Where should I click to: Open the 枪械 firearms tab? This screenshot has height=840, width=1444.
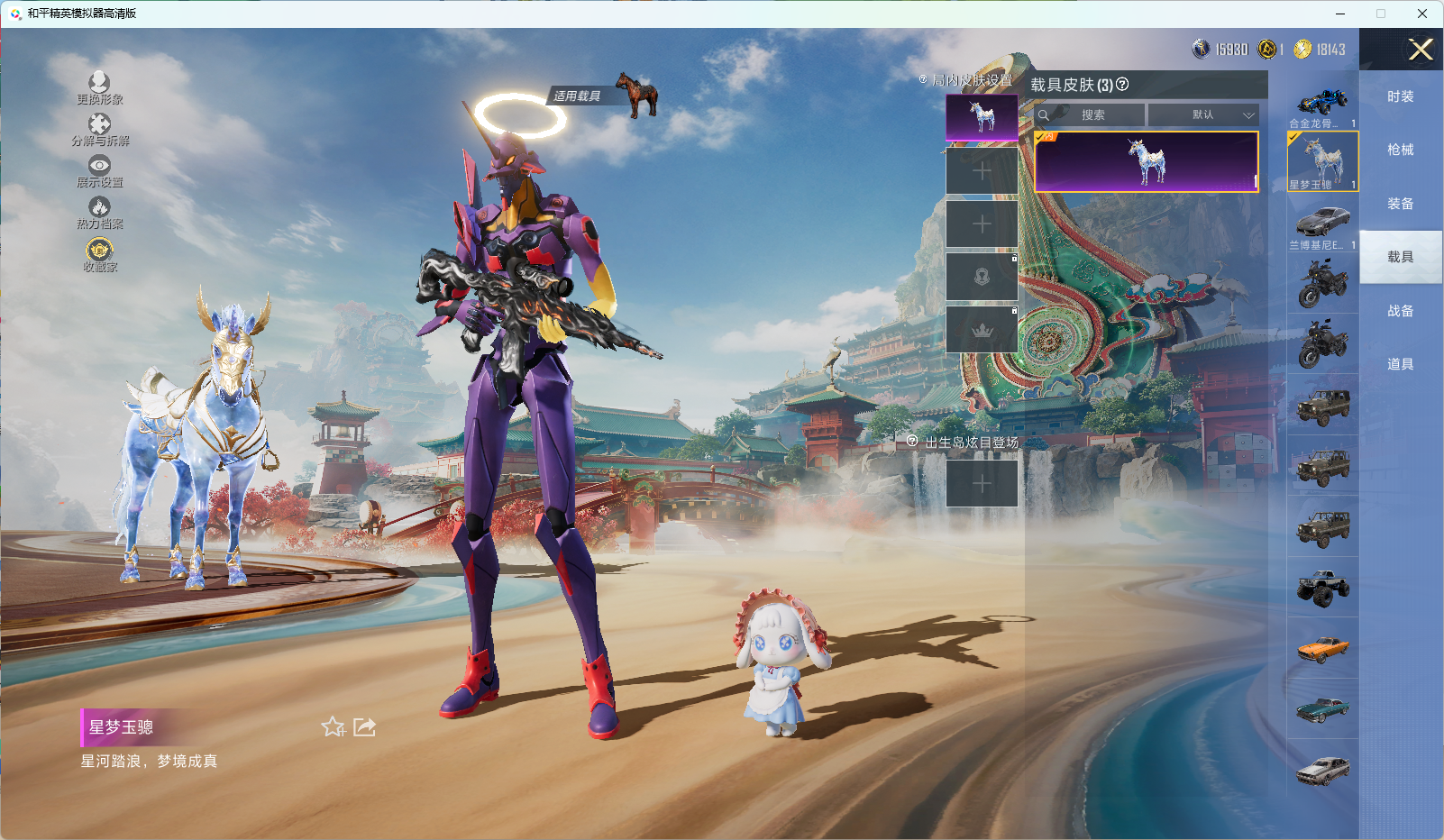[x=1400, y=150]
